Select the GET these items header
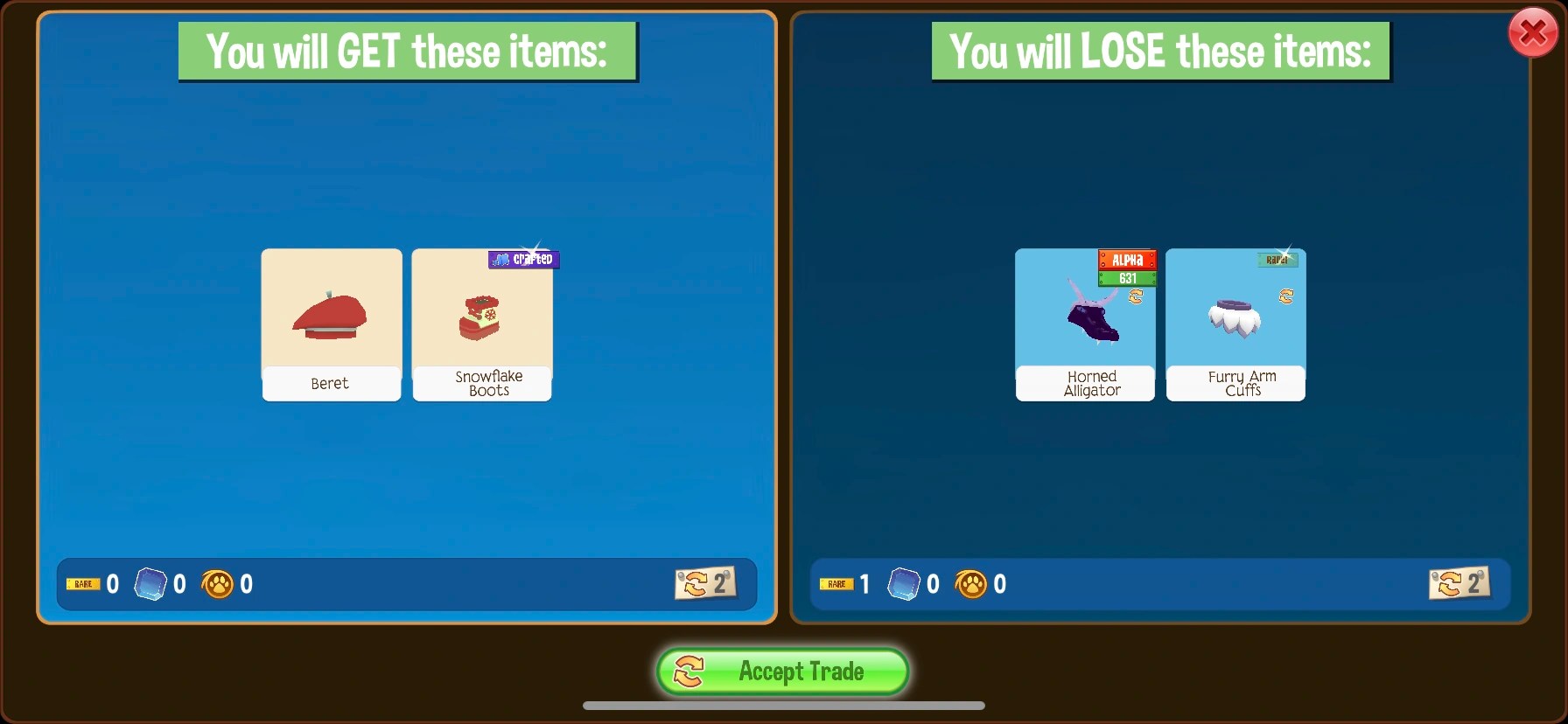Viewport: 1568px width, 724px height. pyautogui.click(x=408, y=50)
